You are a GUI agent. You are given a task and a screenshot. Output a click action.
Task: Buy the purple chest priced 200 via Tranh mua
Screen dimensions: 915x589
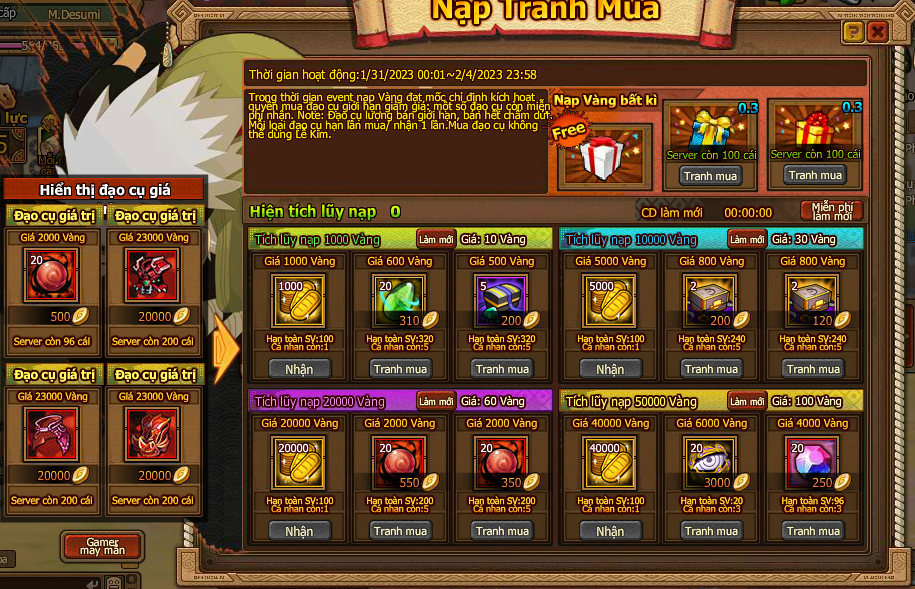(503, 369)
